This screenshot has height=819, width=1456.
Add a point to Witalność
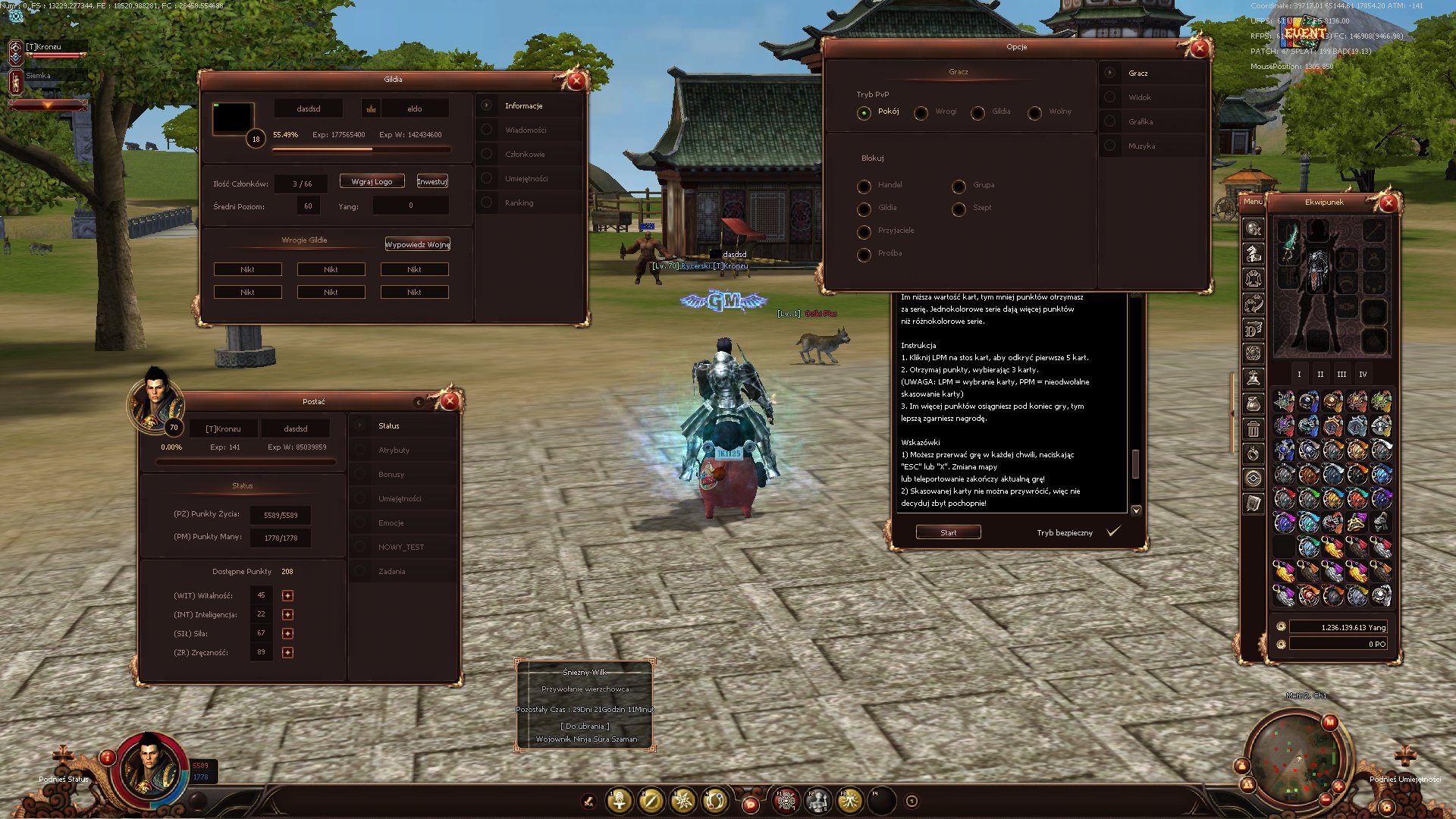click(287, 595)
